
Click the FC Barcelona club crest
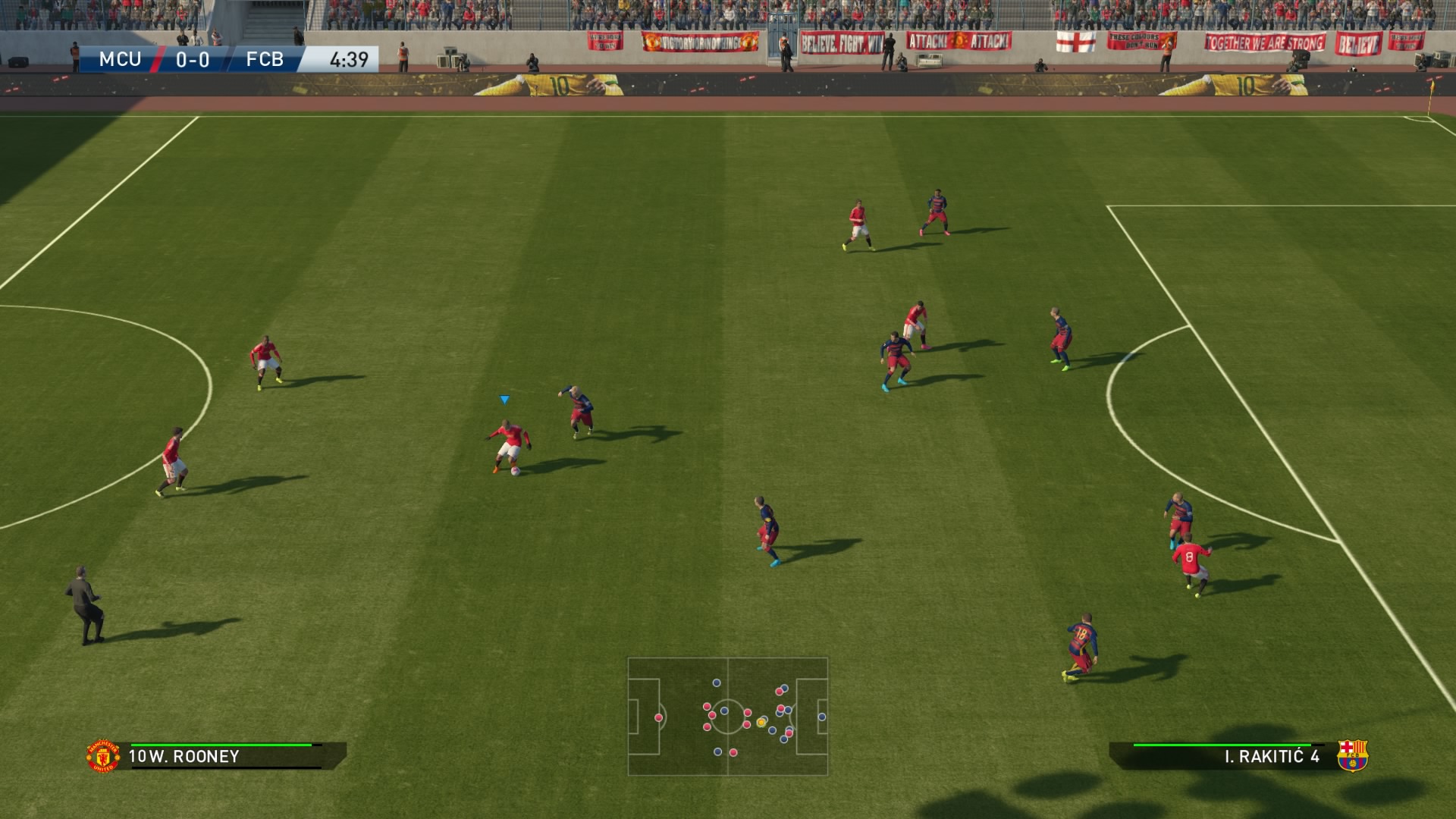1352,755
